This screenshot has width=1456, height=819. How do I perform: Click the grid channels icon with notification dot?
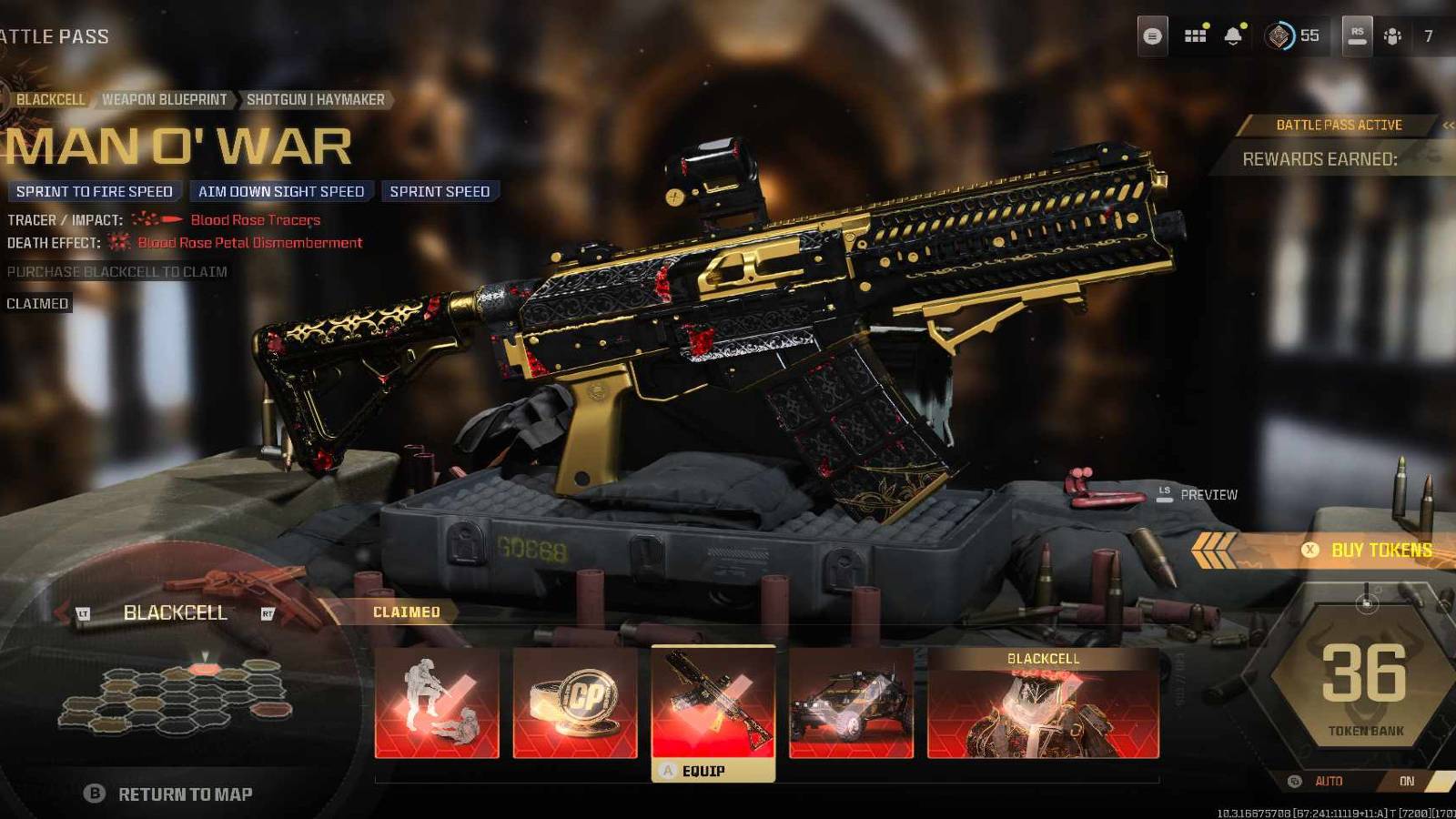1195,36
